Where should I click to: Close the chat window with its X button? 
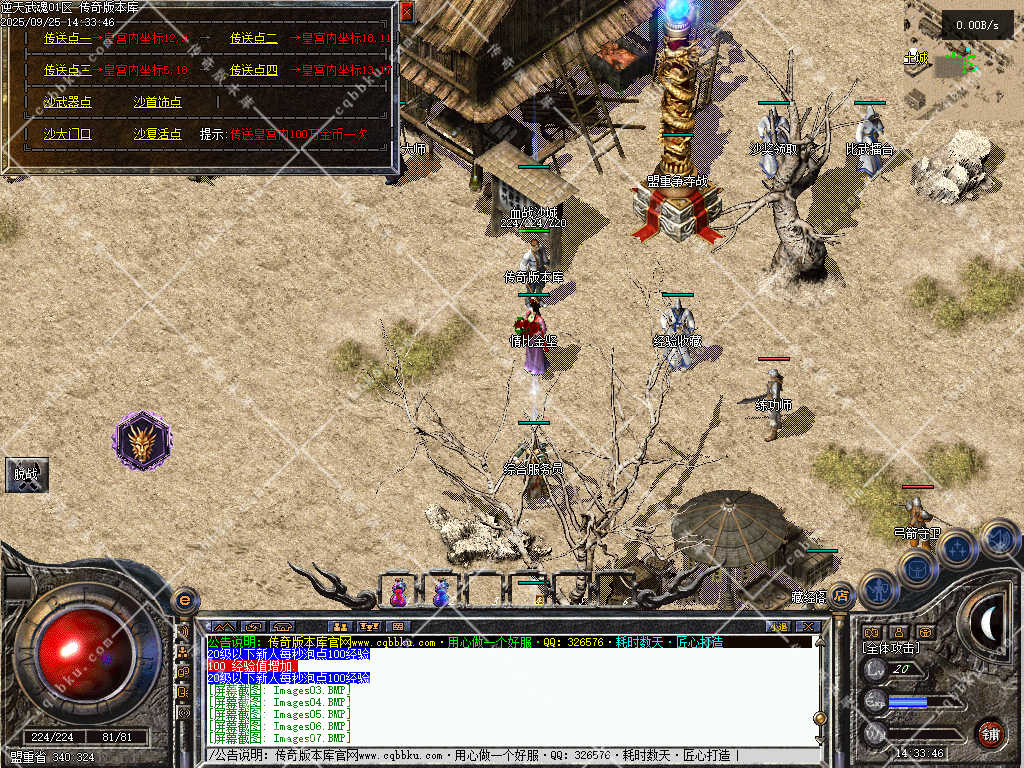point(809,626)
